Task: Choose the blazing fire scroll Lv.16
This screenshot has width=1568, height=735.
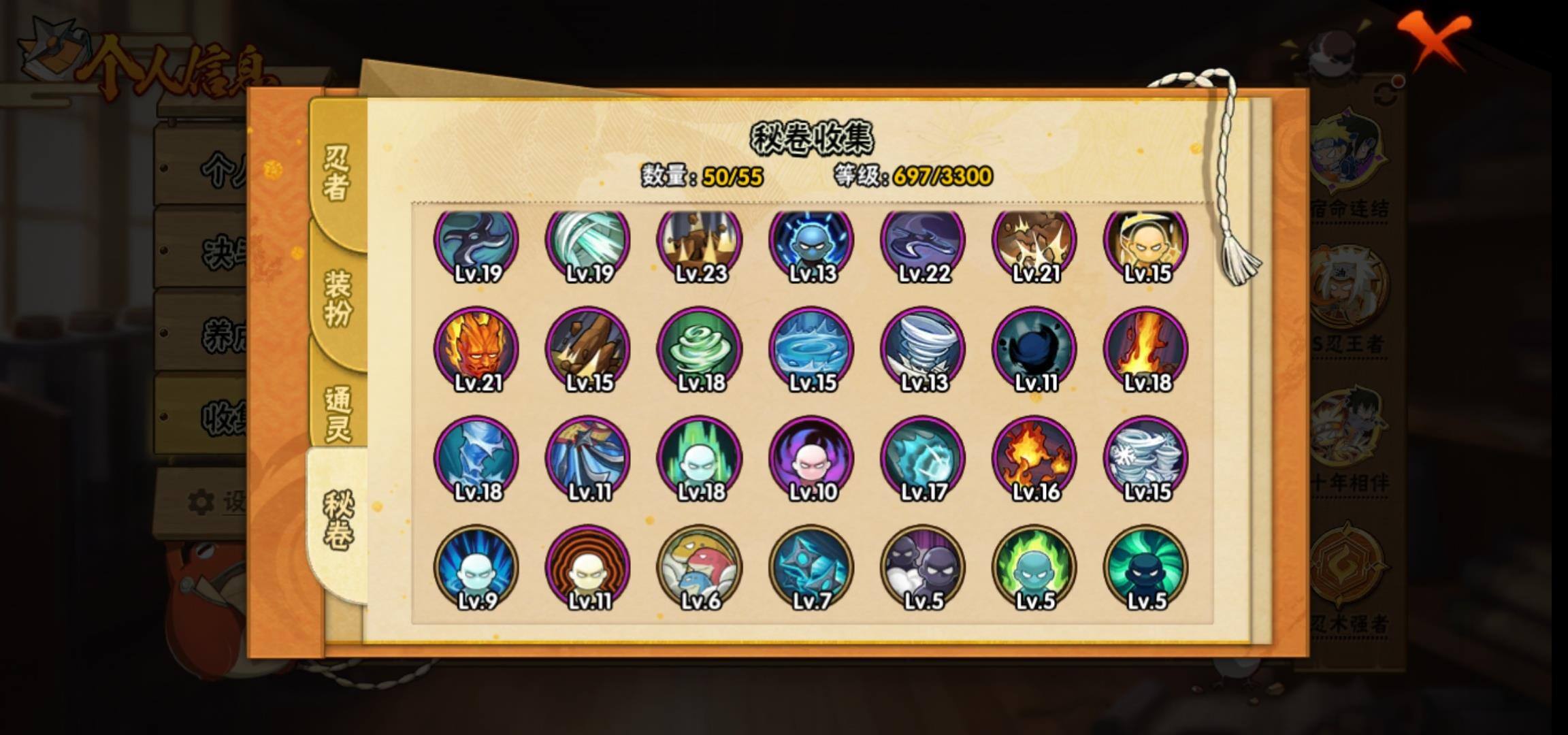Action: [x=1034, y=457]
